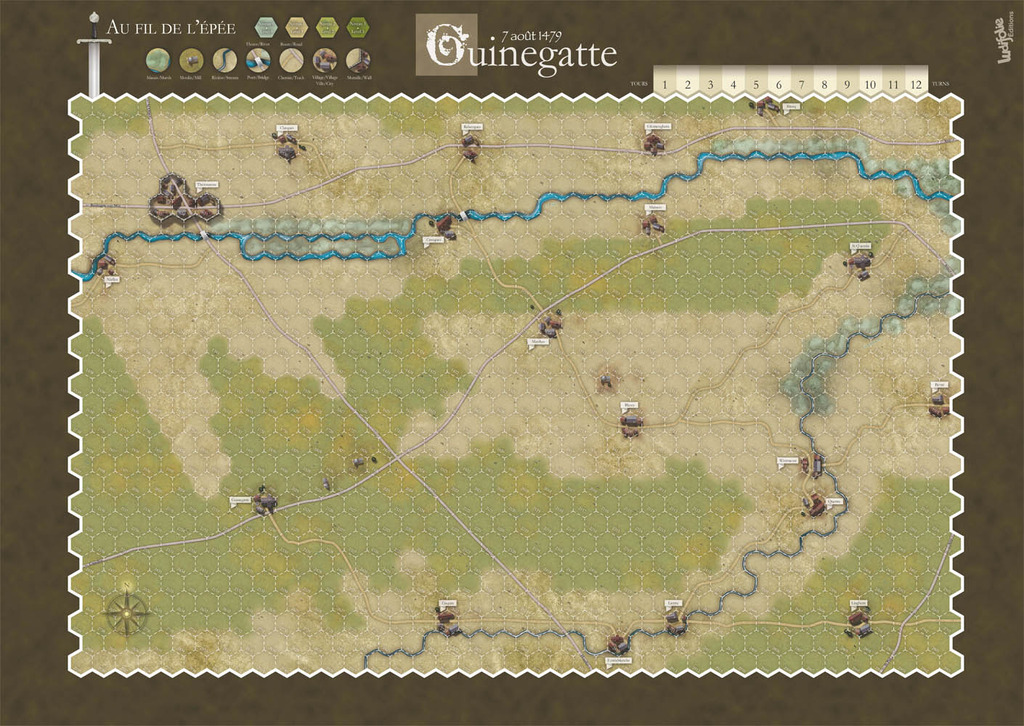The width and height of the screenshot is (1024, 726).
Task: Jump to turn 12 on the track
Action: (916, 84)
